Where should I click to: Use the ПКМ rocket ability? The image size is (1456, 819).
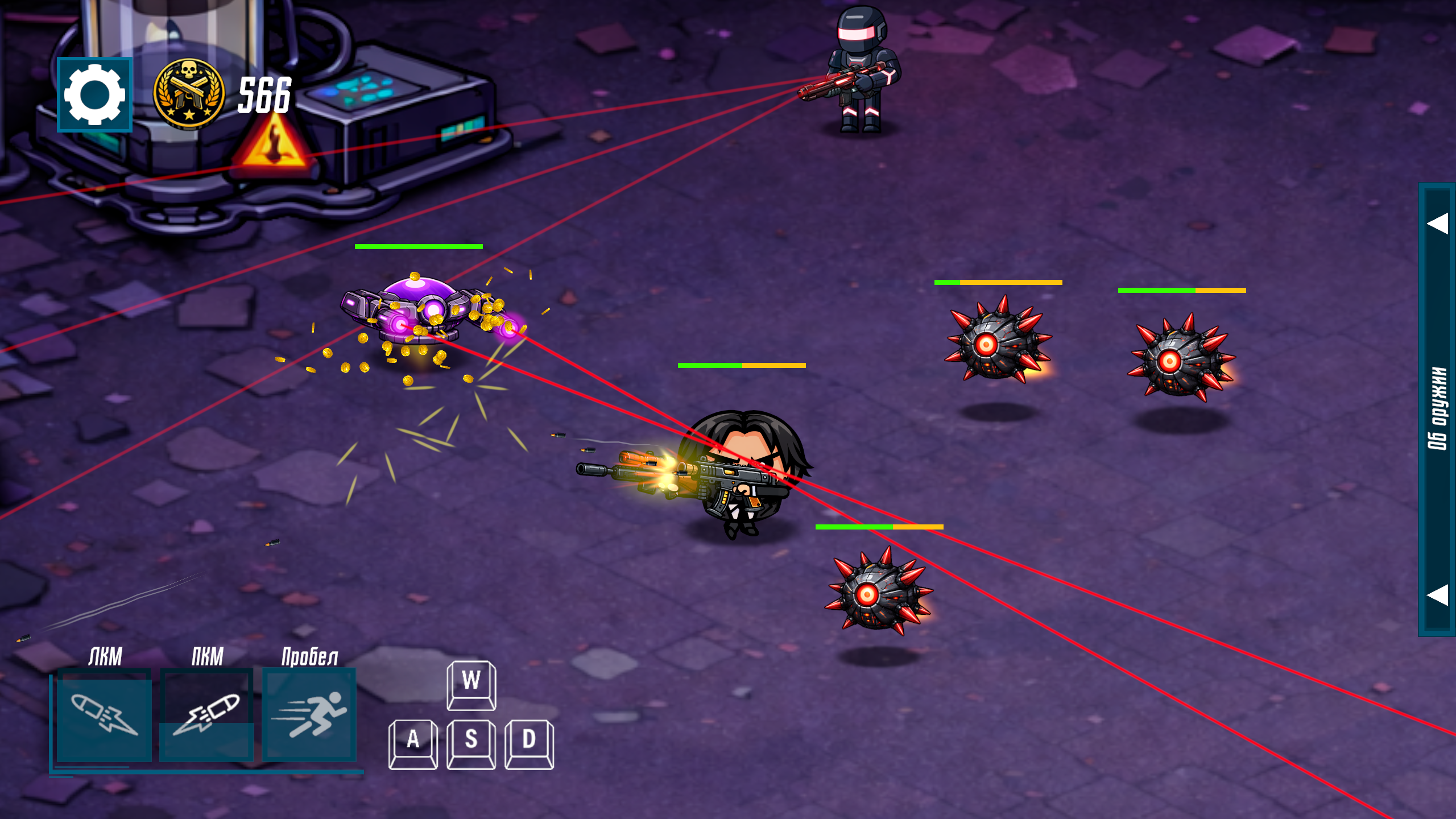(206, 716)
